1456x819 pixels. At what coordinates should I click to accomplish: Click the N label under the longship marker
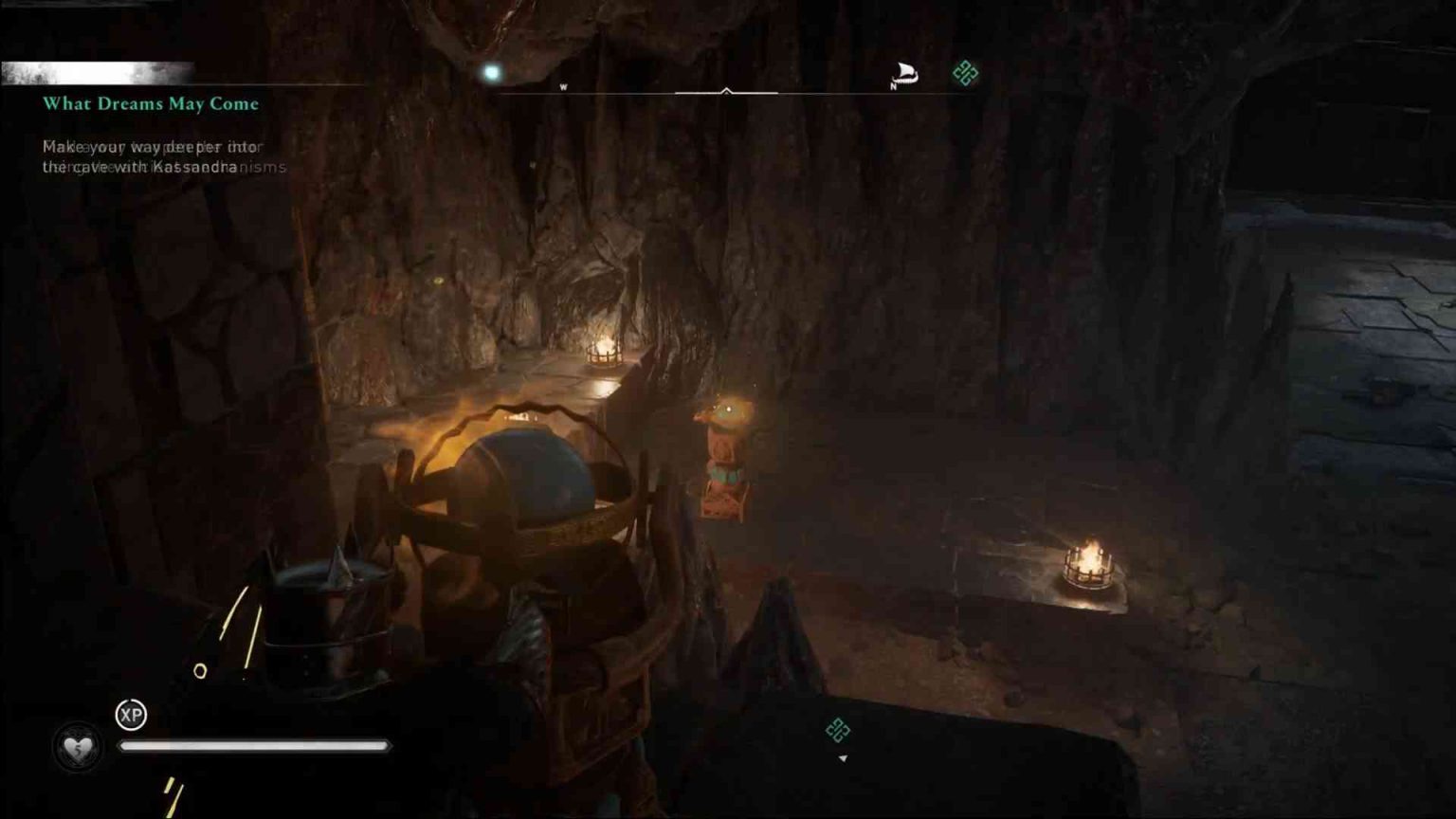click(892, 86)
